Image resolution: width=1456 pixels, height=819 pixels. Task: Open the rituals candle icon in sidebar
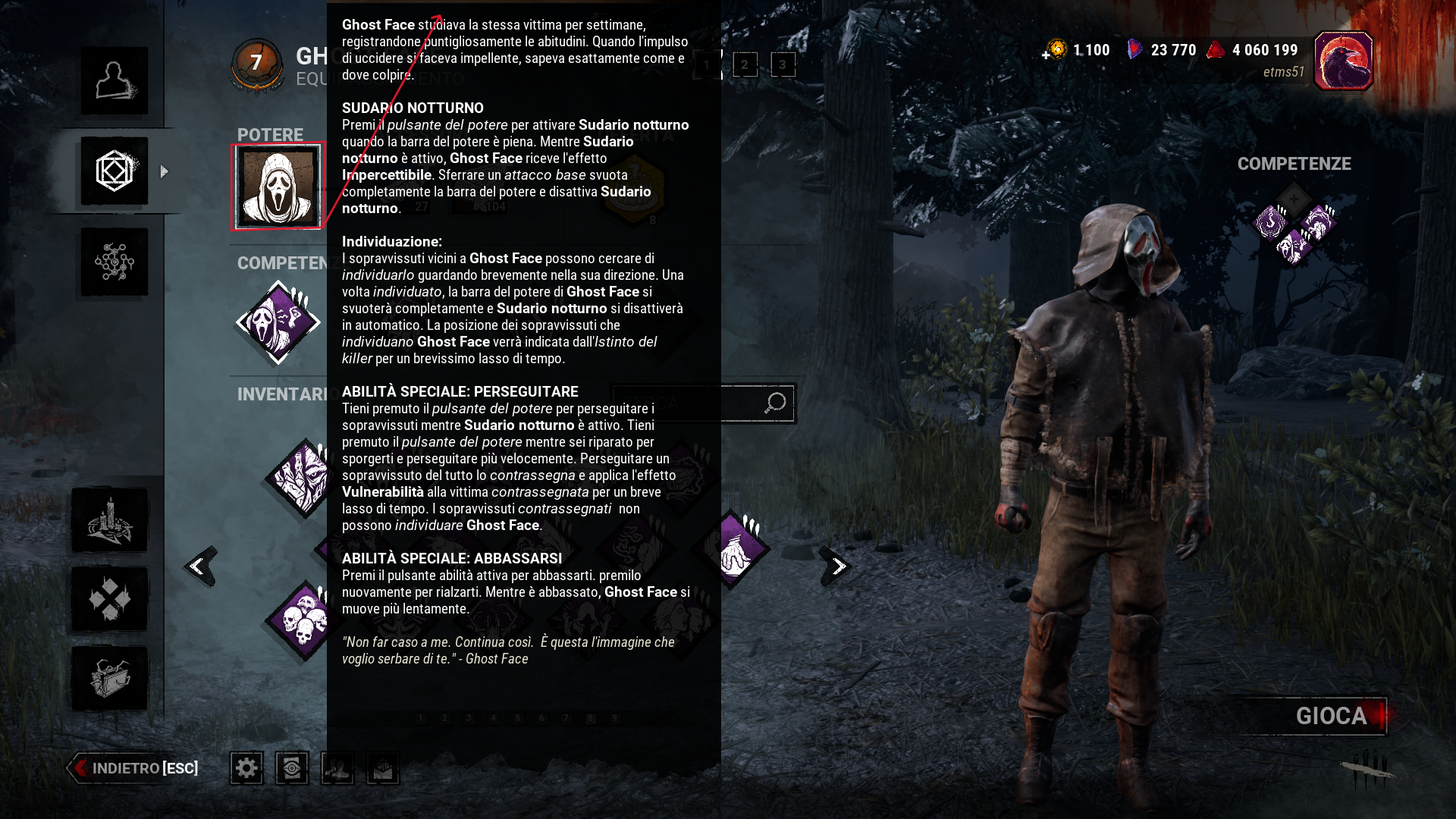pyautogui.click(x=112, y=520)
